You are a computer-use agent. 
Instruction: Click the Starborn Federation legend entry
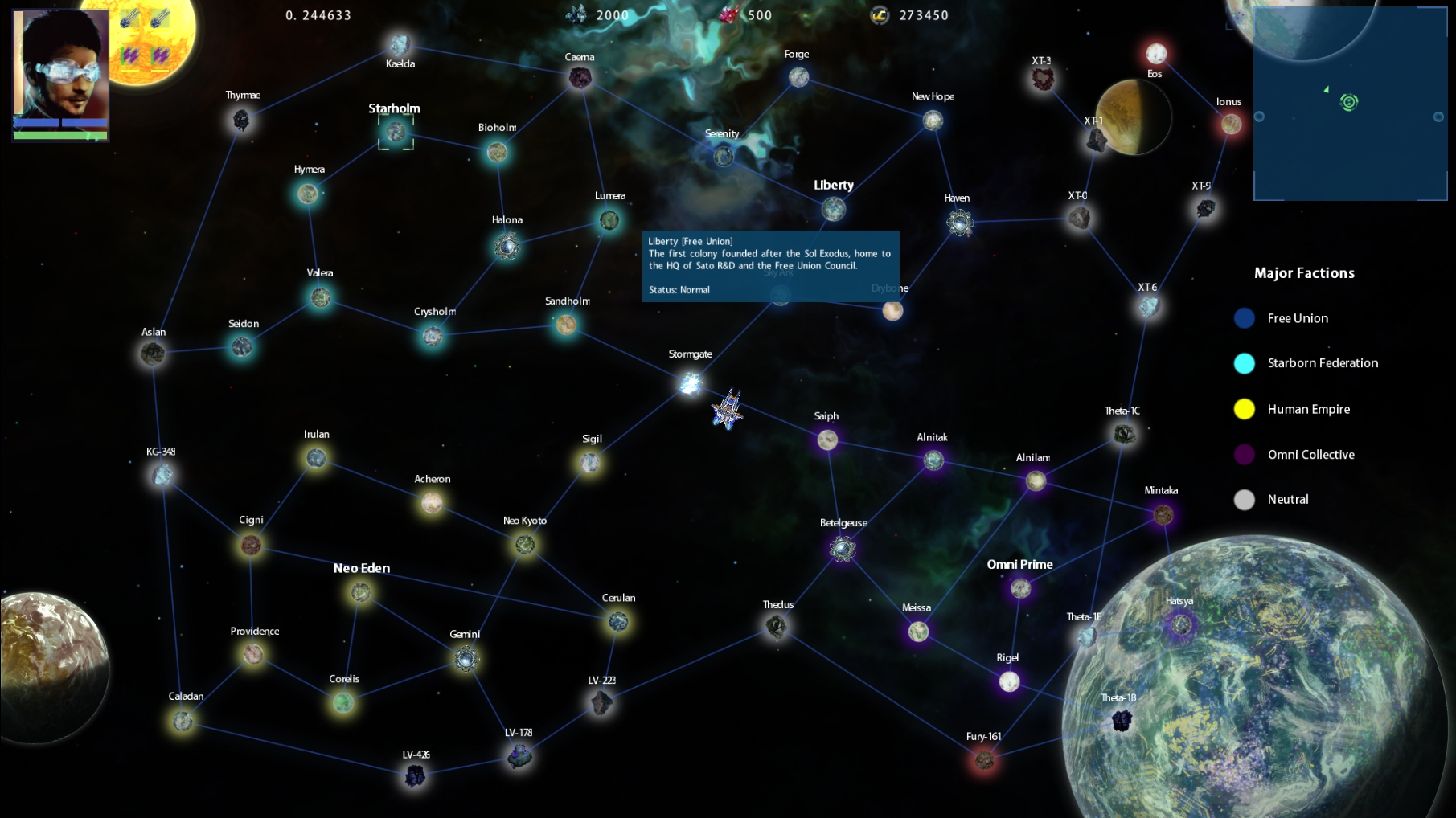point(1322,363)
